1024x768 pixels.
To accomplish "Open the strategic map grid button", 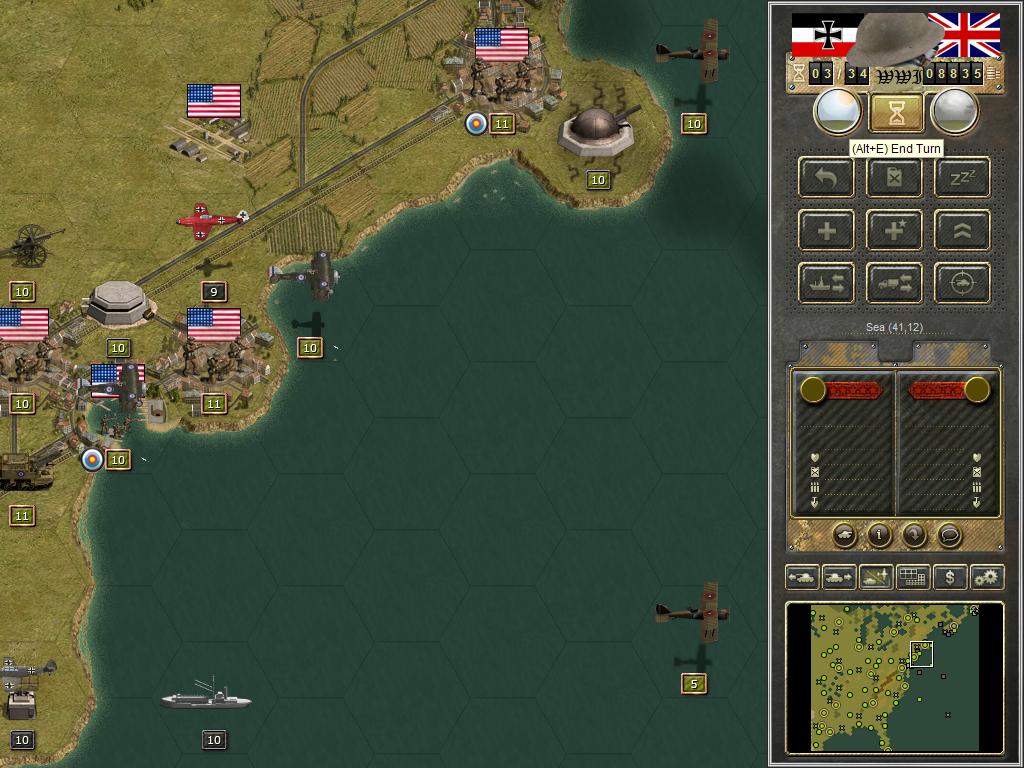I will click(x=912, y=577).
